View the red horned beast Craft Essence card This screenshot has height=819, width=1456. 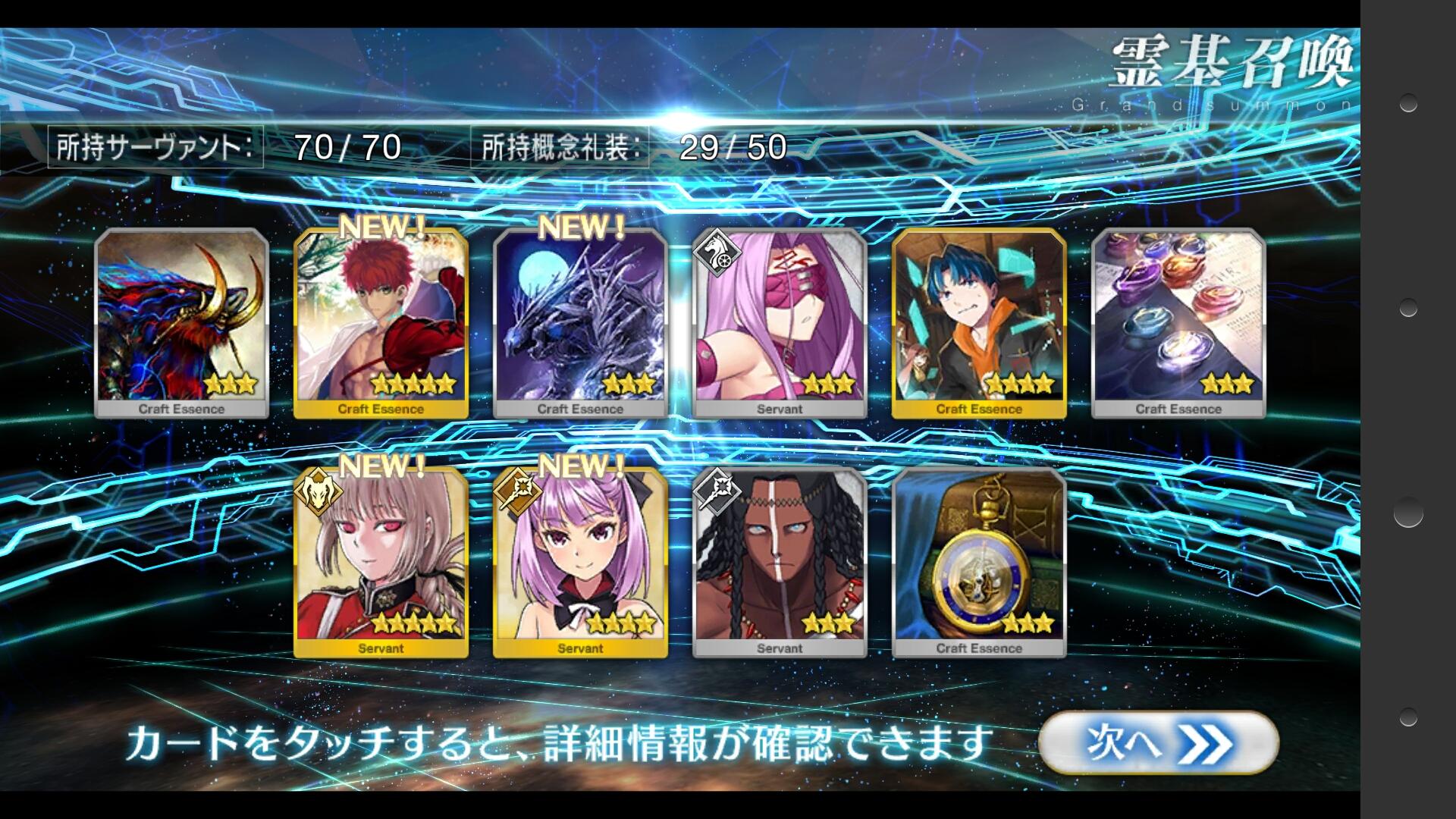click(x=181, y=323)
